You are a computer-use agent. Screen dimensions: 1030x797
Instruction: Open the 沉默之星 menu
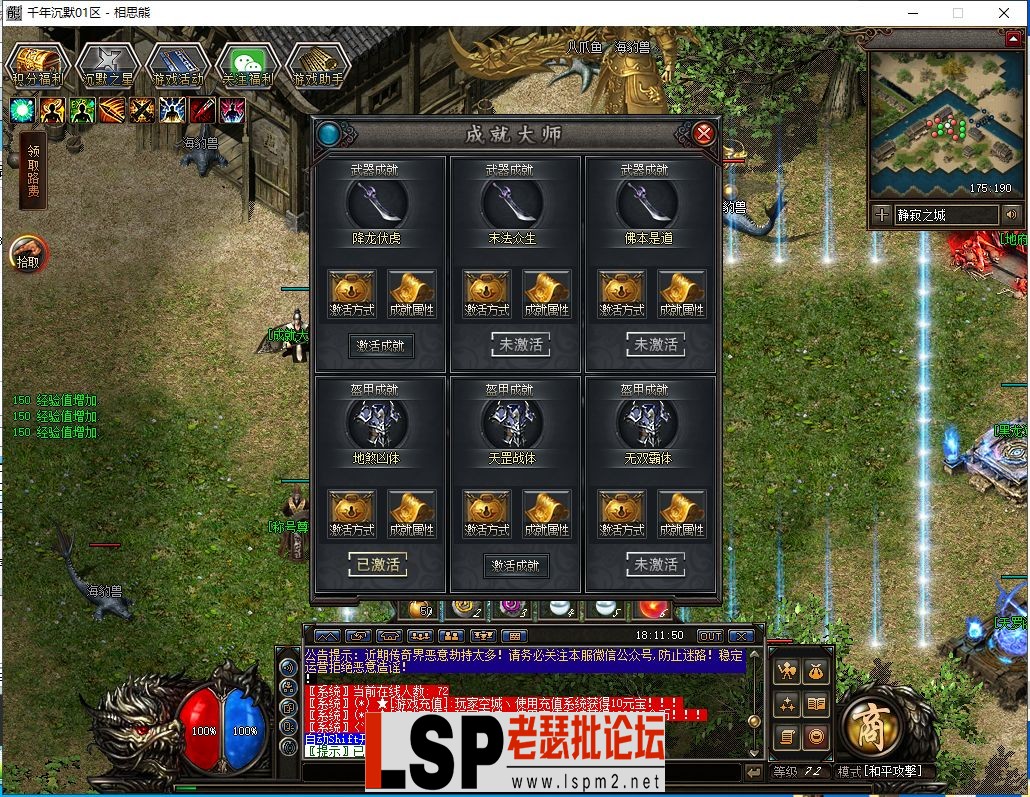click(x=107, y=65)
